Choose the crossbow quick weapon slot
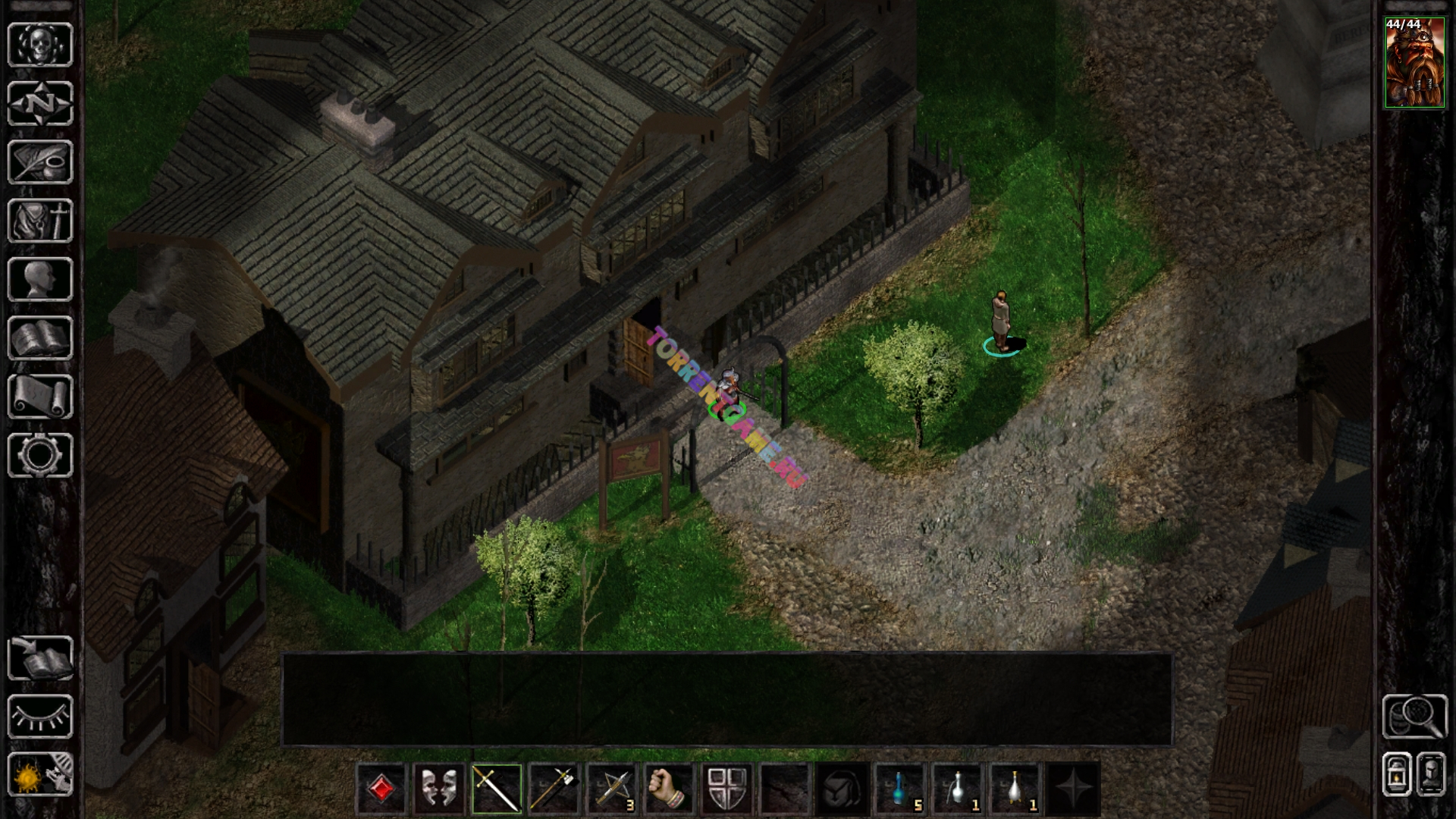 pyautogui.click(x=612, y=789)
